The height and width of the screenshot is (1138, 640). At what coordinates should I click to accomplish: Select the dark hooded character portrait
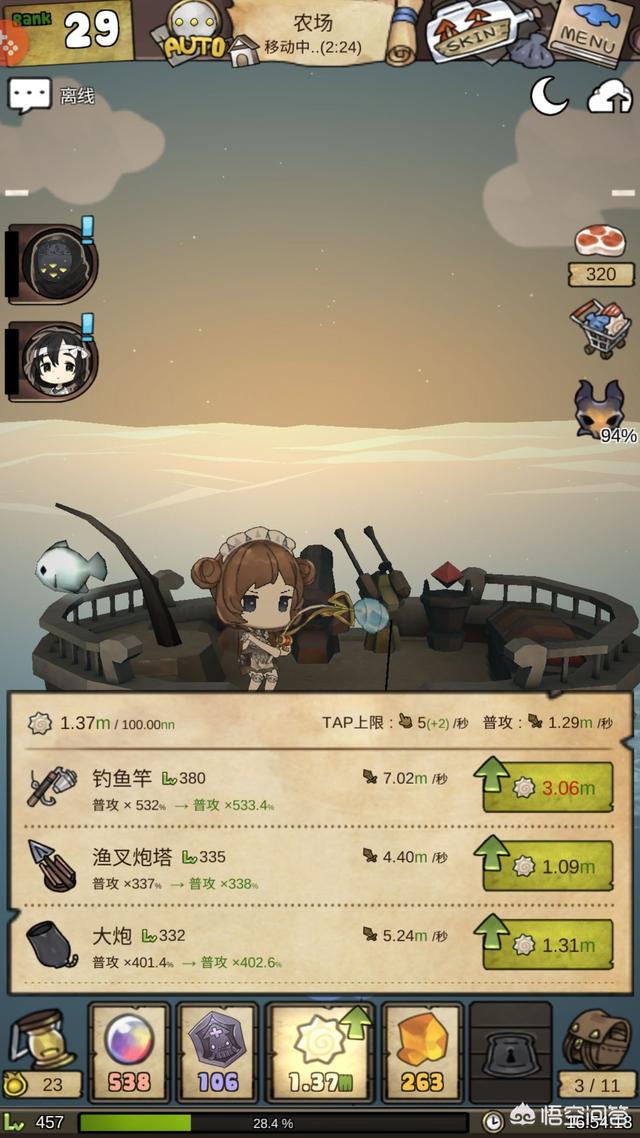(57, 263)
